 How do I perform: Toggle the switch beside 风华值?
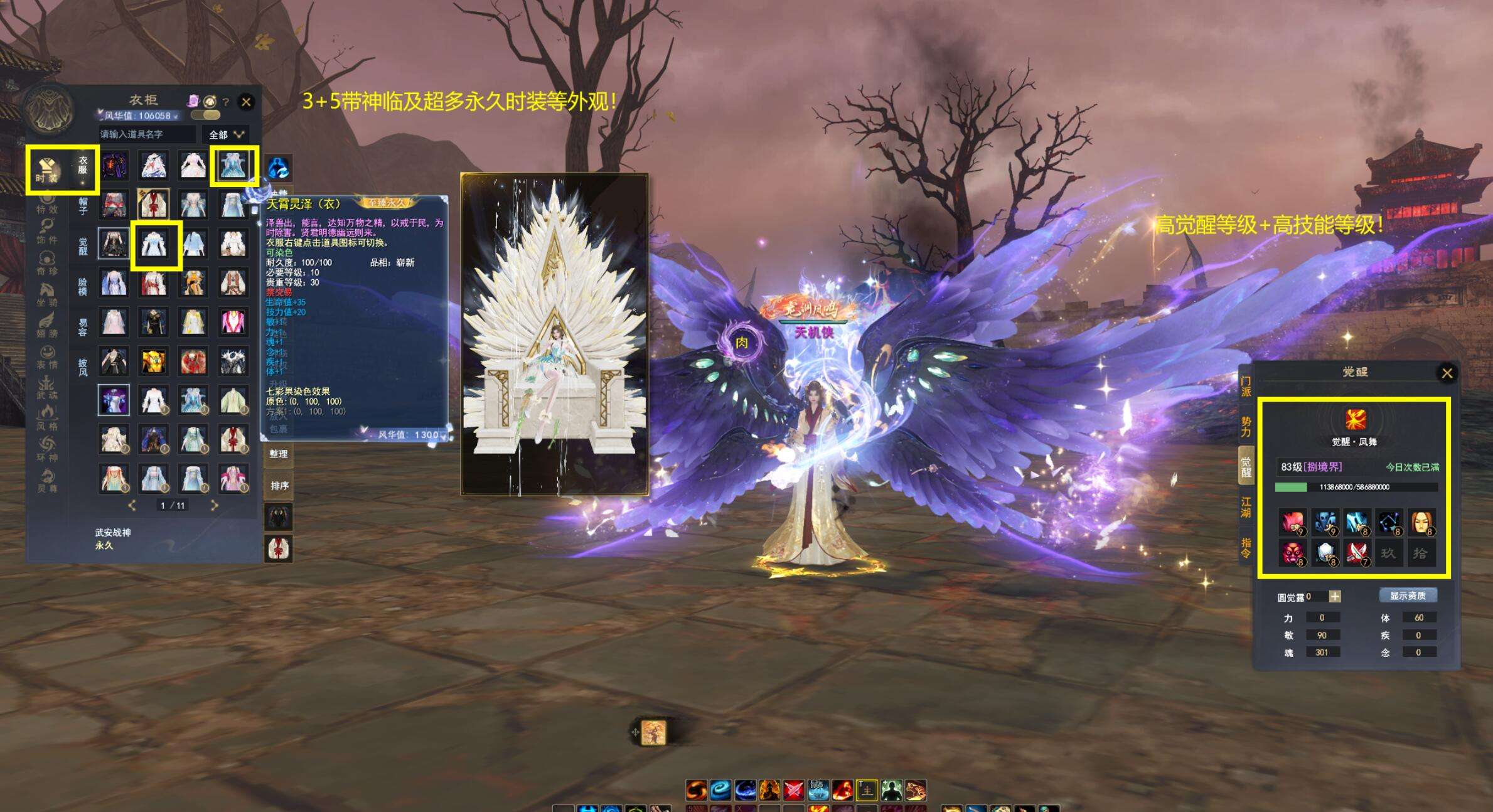pos(205,115)
